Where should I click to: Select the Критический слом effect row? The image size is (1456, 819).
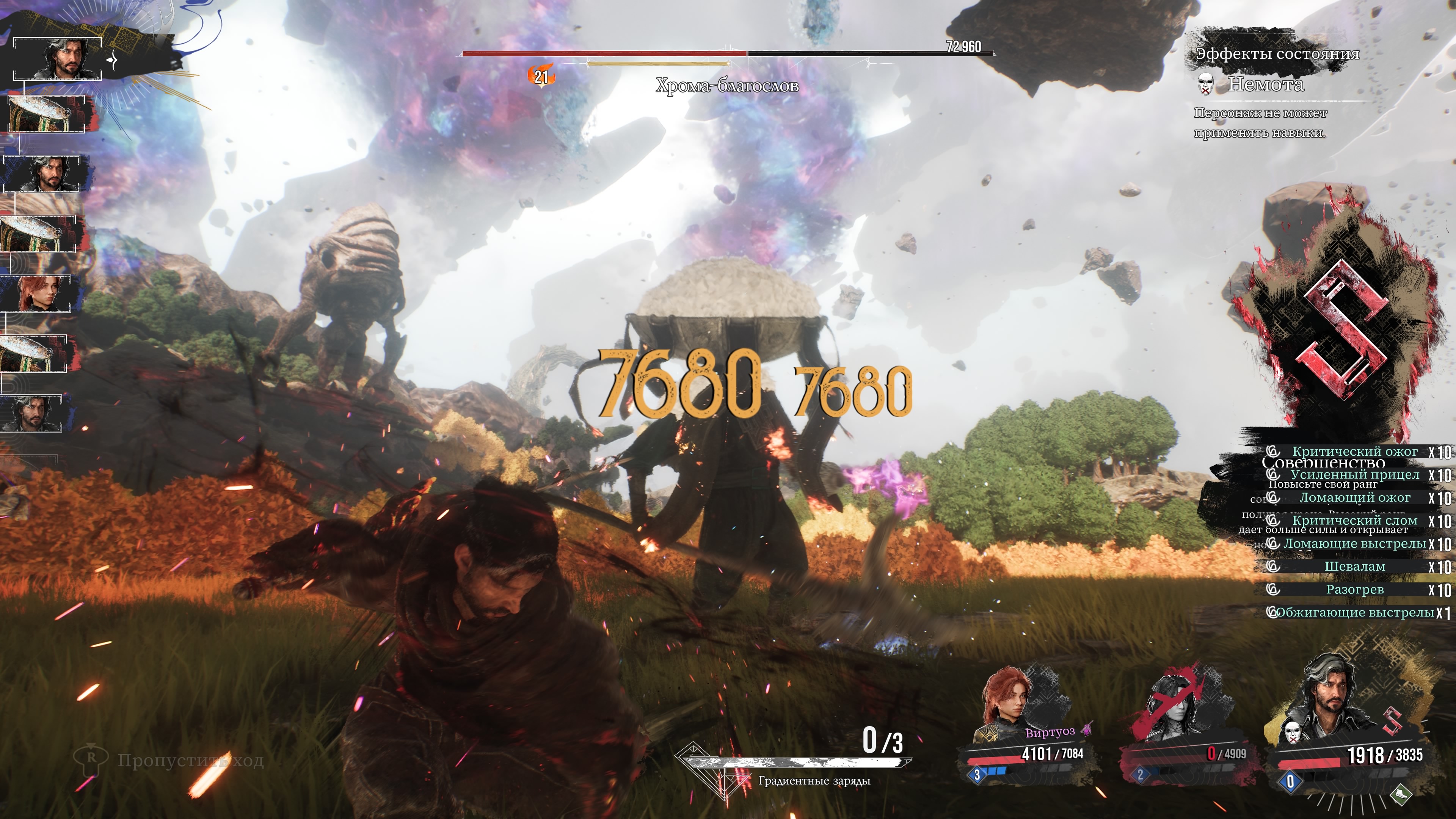pos(1354,521)
